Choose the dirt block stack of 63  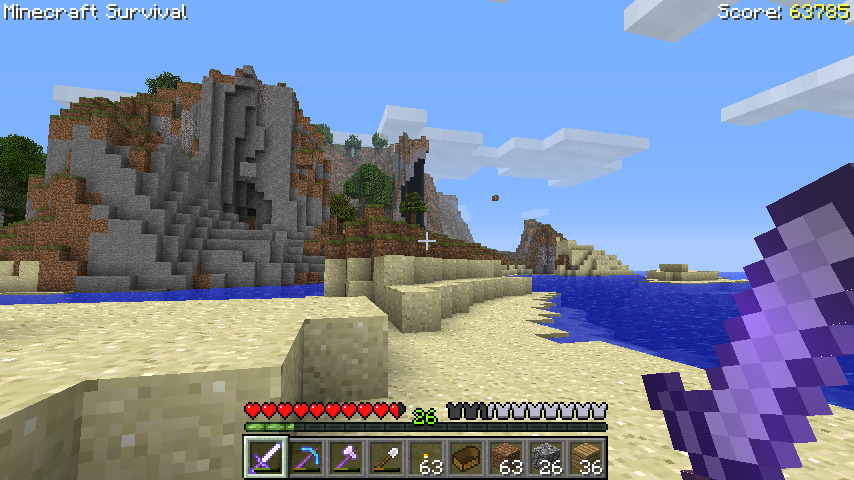[x=506, y=458]
